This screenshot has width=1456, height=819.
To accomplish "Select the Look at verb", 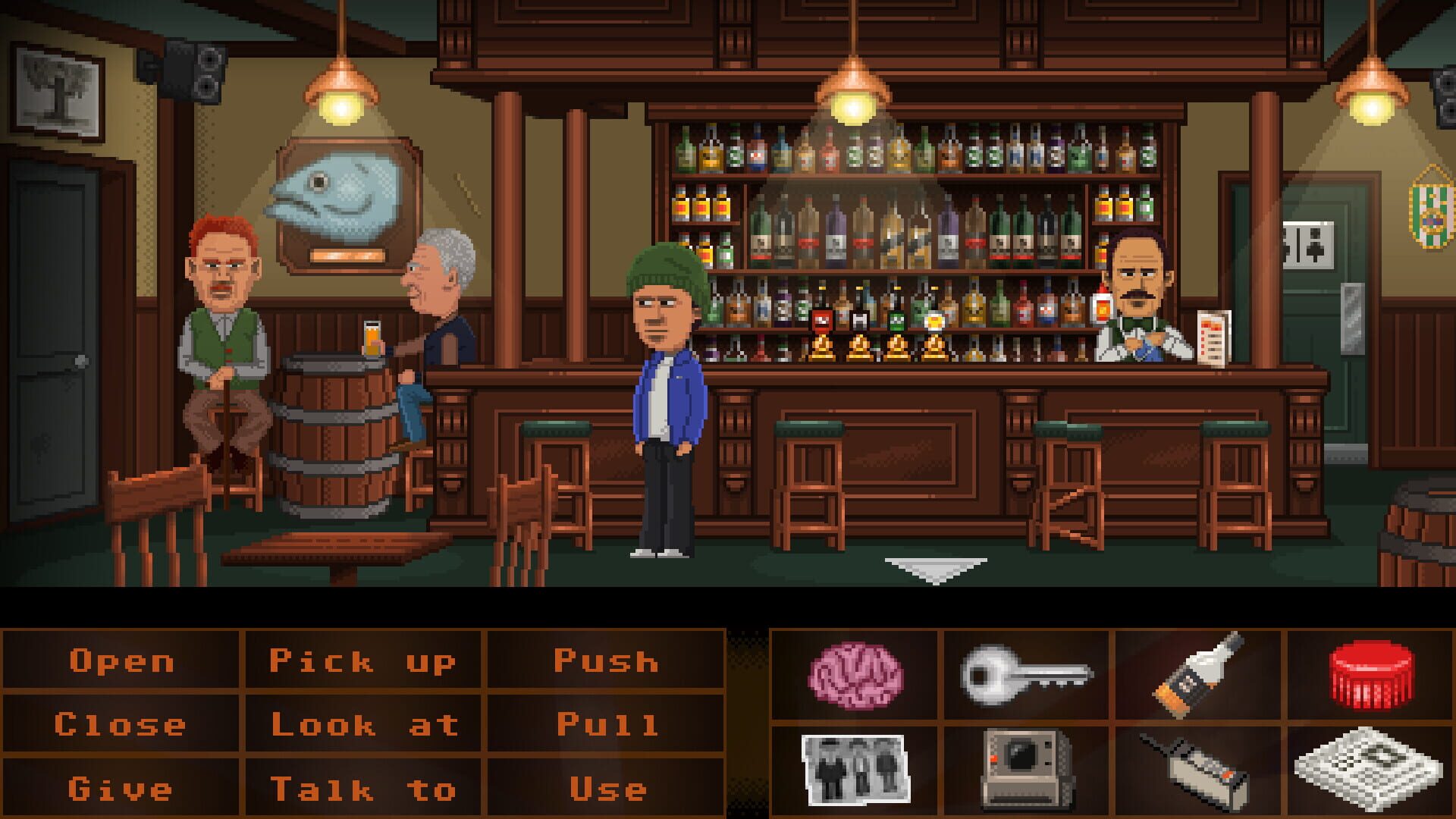I will 362,724.
